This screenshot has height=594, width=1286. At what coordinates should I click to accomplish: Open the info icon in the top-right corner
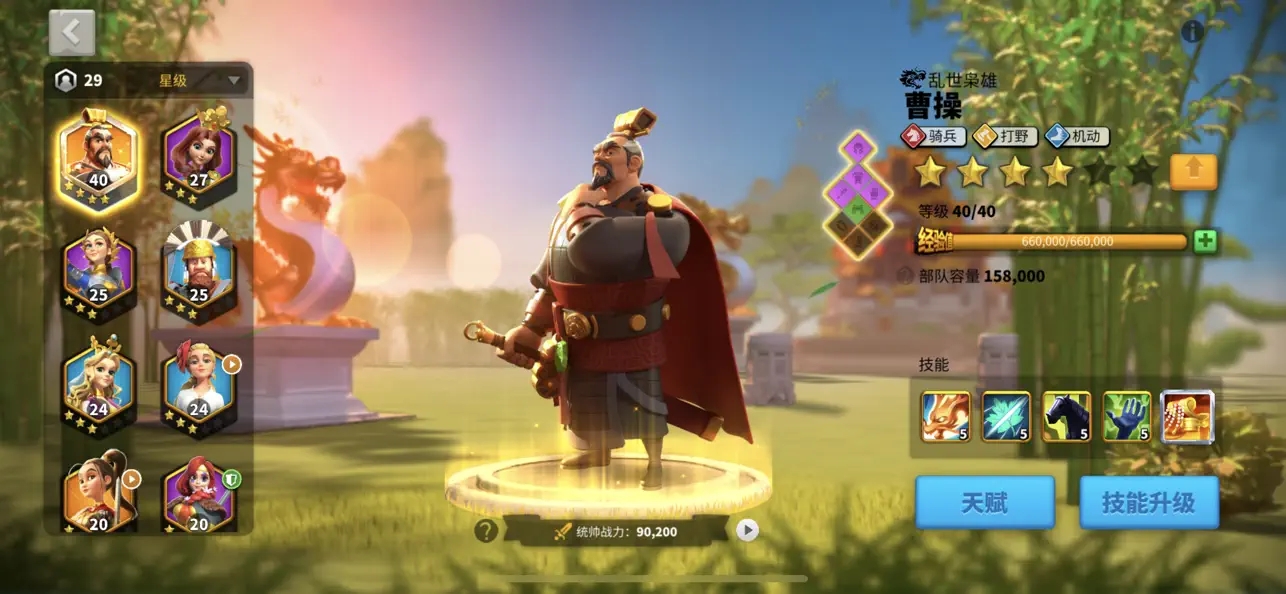(x=1192, y=32)
